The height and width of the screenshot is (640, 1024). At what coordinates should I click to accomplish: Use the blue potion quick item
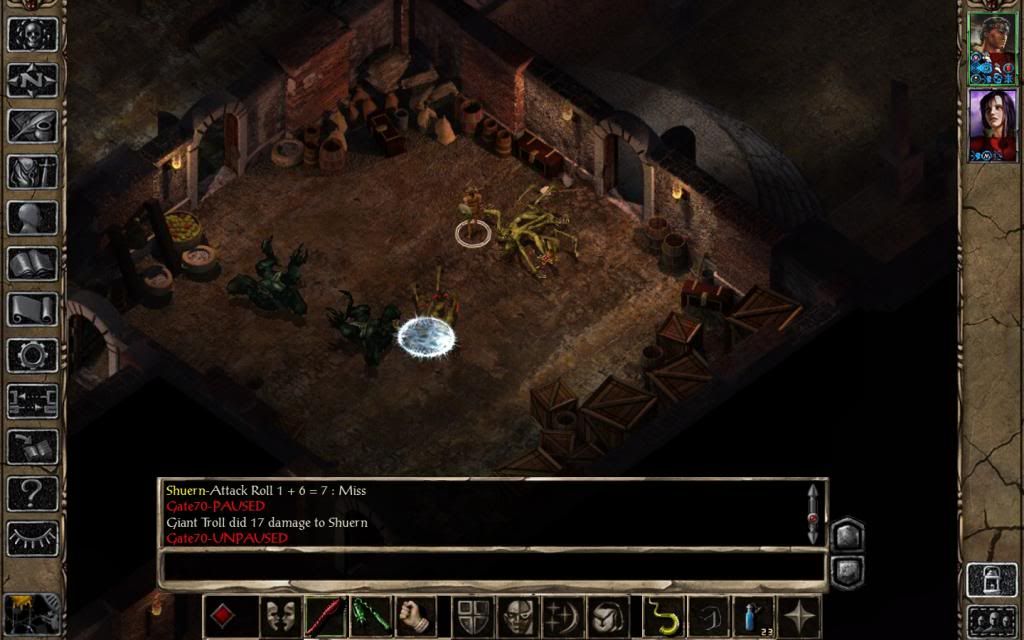point(753,616)
